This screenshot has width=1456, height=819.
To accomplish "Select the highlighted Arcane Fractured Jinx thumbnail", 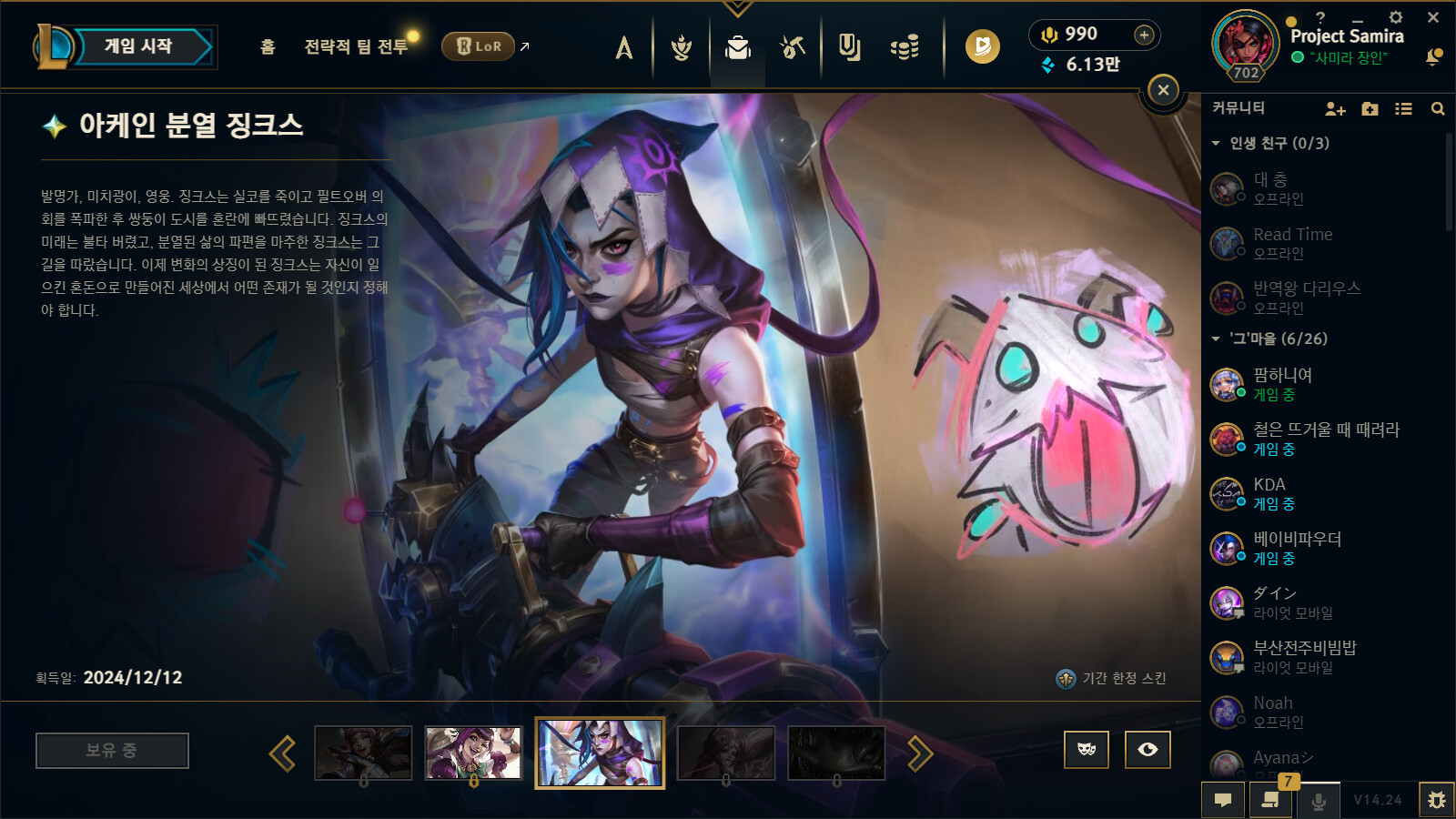I will (600, 753).
